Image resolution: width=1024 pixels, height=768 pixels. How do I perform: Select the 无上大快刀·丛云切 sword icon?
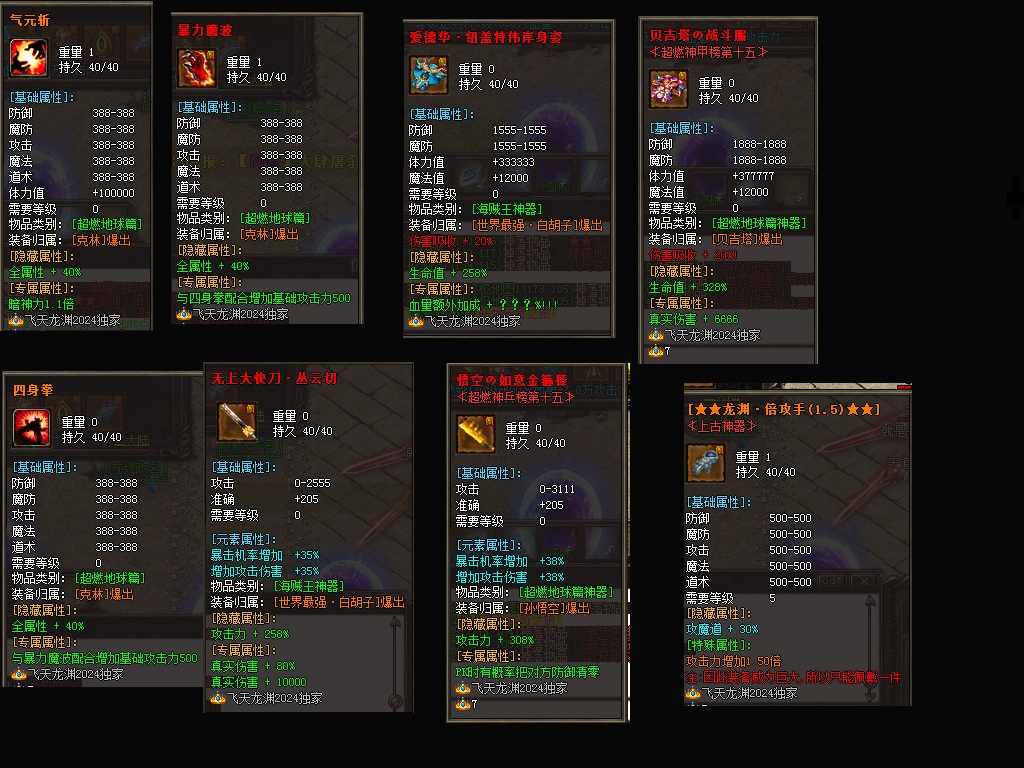point(237,422)
